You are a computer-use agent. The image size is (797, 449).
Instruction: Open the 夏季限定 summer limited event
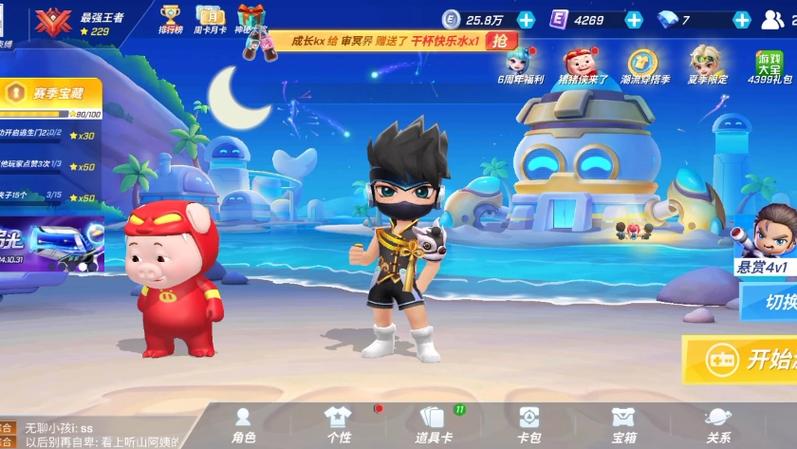(708, 66)
